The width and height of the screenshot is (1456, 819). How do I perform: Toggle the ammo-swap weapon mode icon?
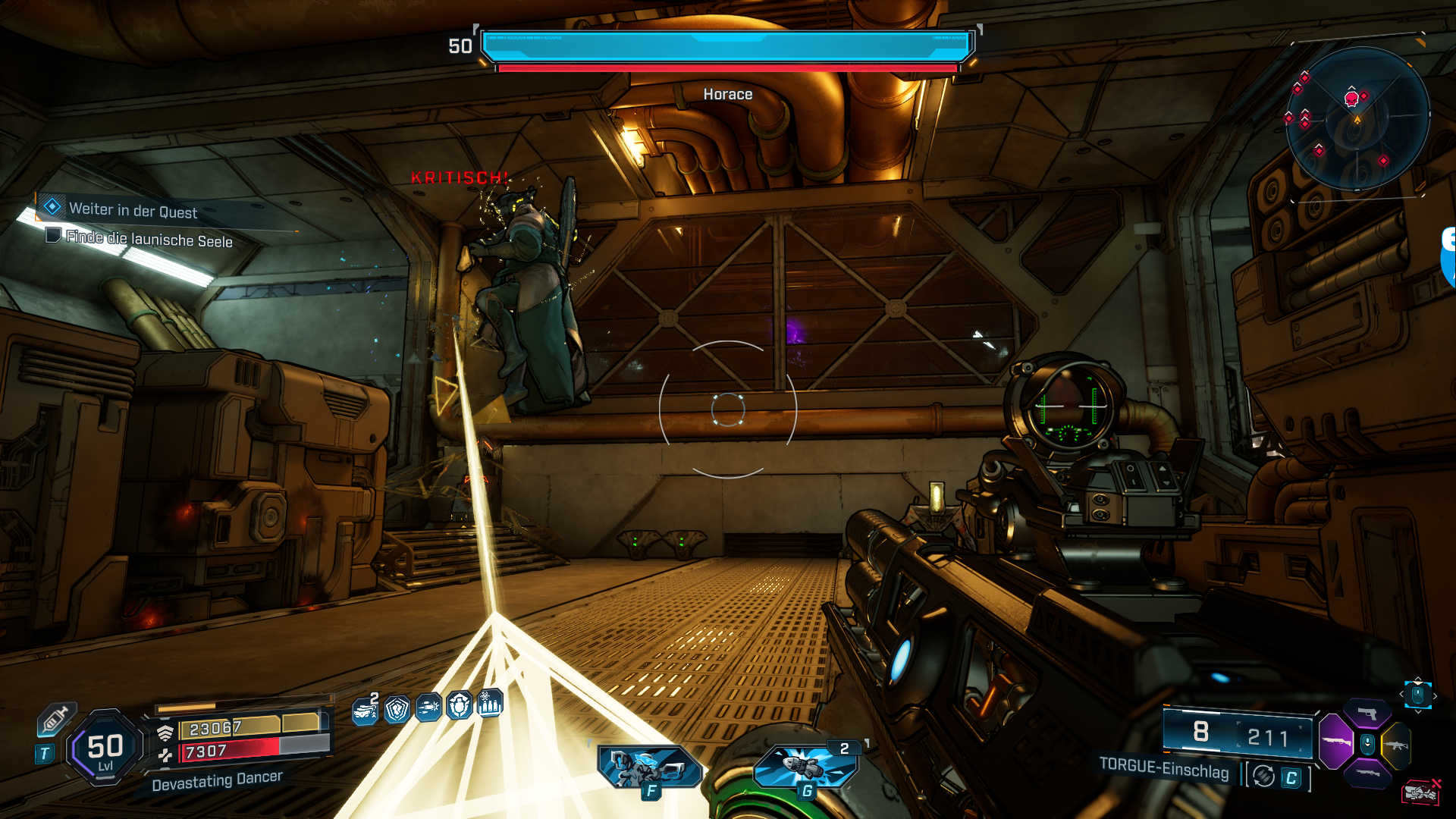point(1263,776)
